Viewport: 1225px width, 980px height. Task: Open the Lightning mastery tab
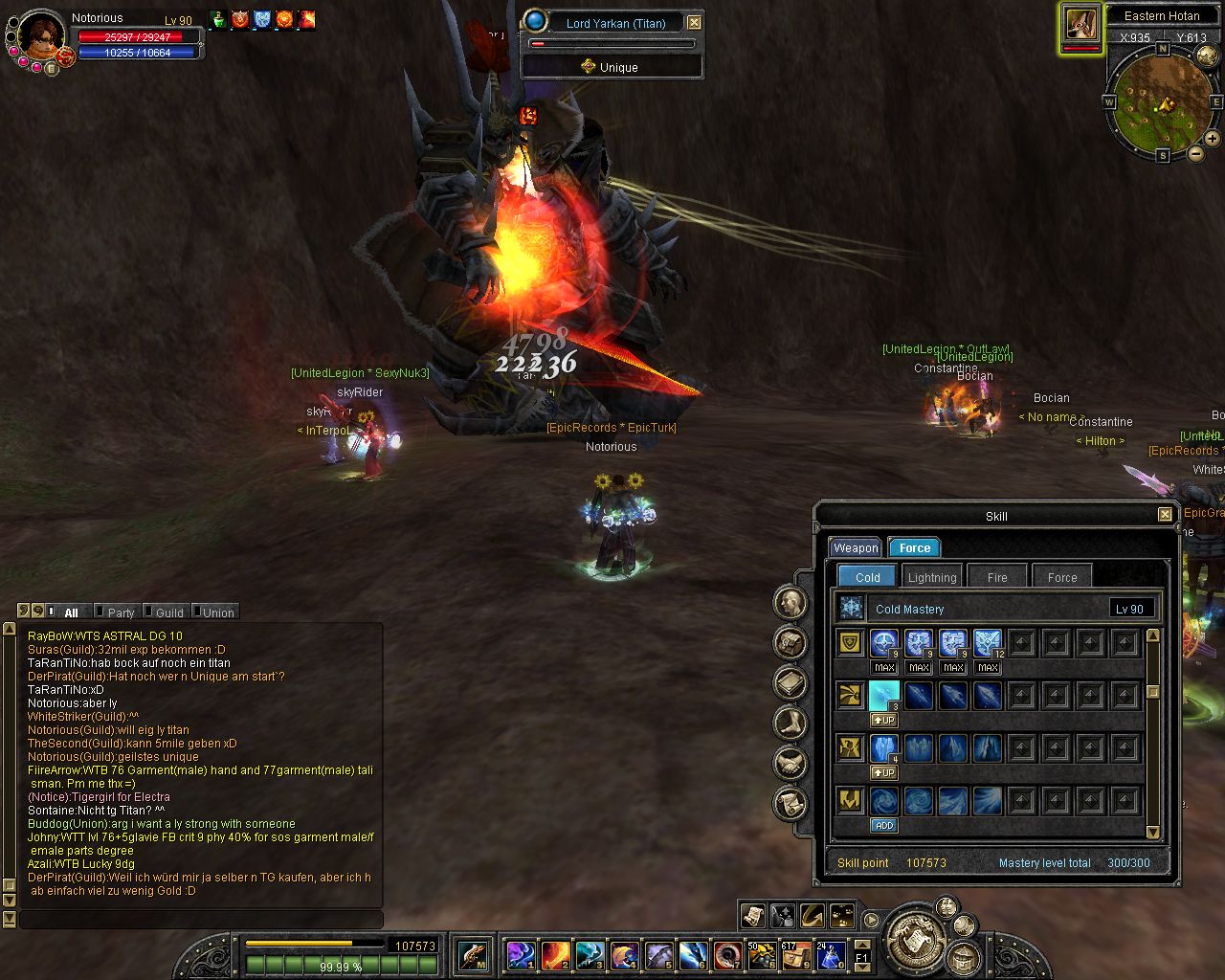(931, 577)
